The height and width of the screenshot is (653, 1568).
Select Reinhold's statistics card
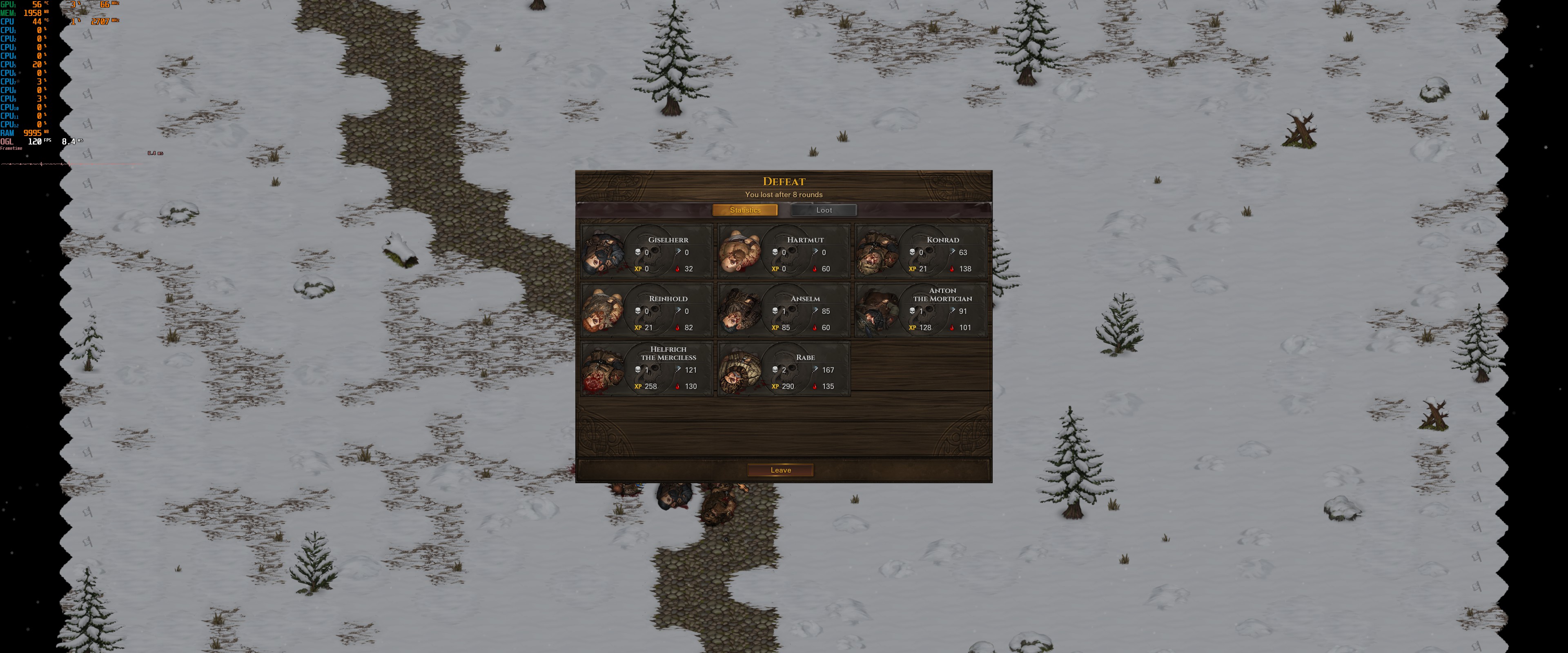(646, 310)
